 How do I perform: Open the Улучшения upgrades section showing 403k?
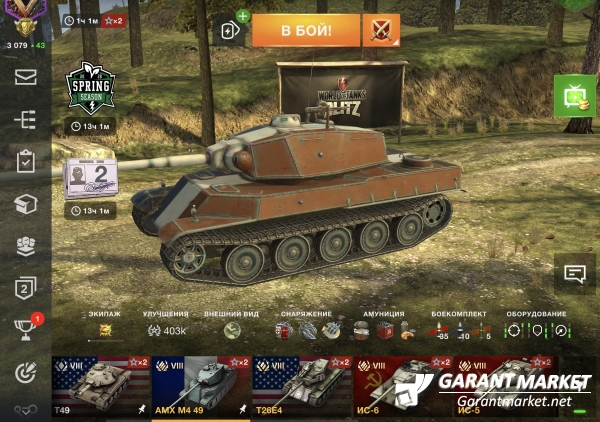pyautogui.click(x=167, y=330)
